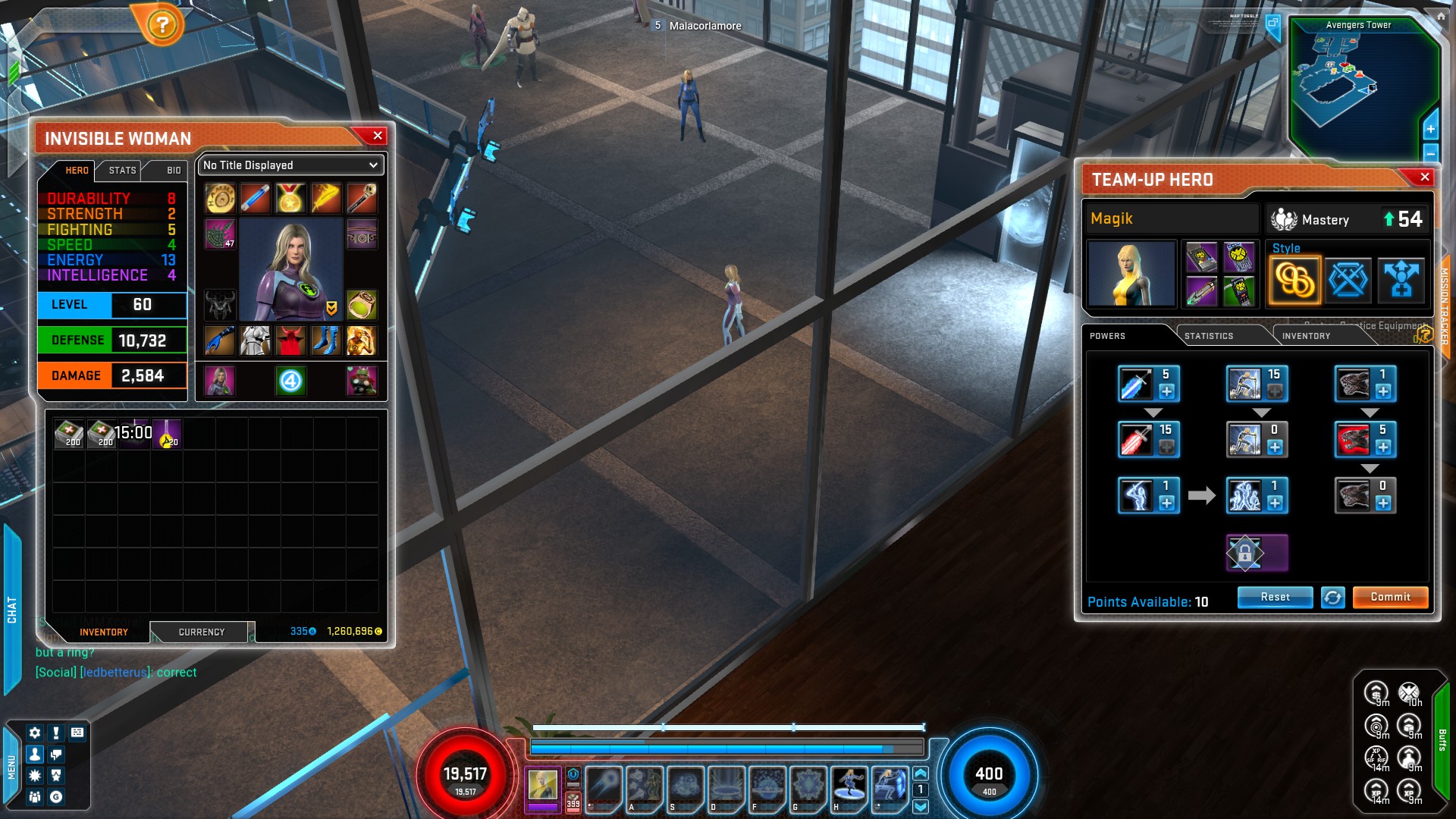Image resolution: width=1456 pixels, height=819 pixels.
Task: Open the Bio tab
Action: point(174,171)
